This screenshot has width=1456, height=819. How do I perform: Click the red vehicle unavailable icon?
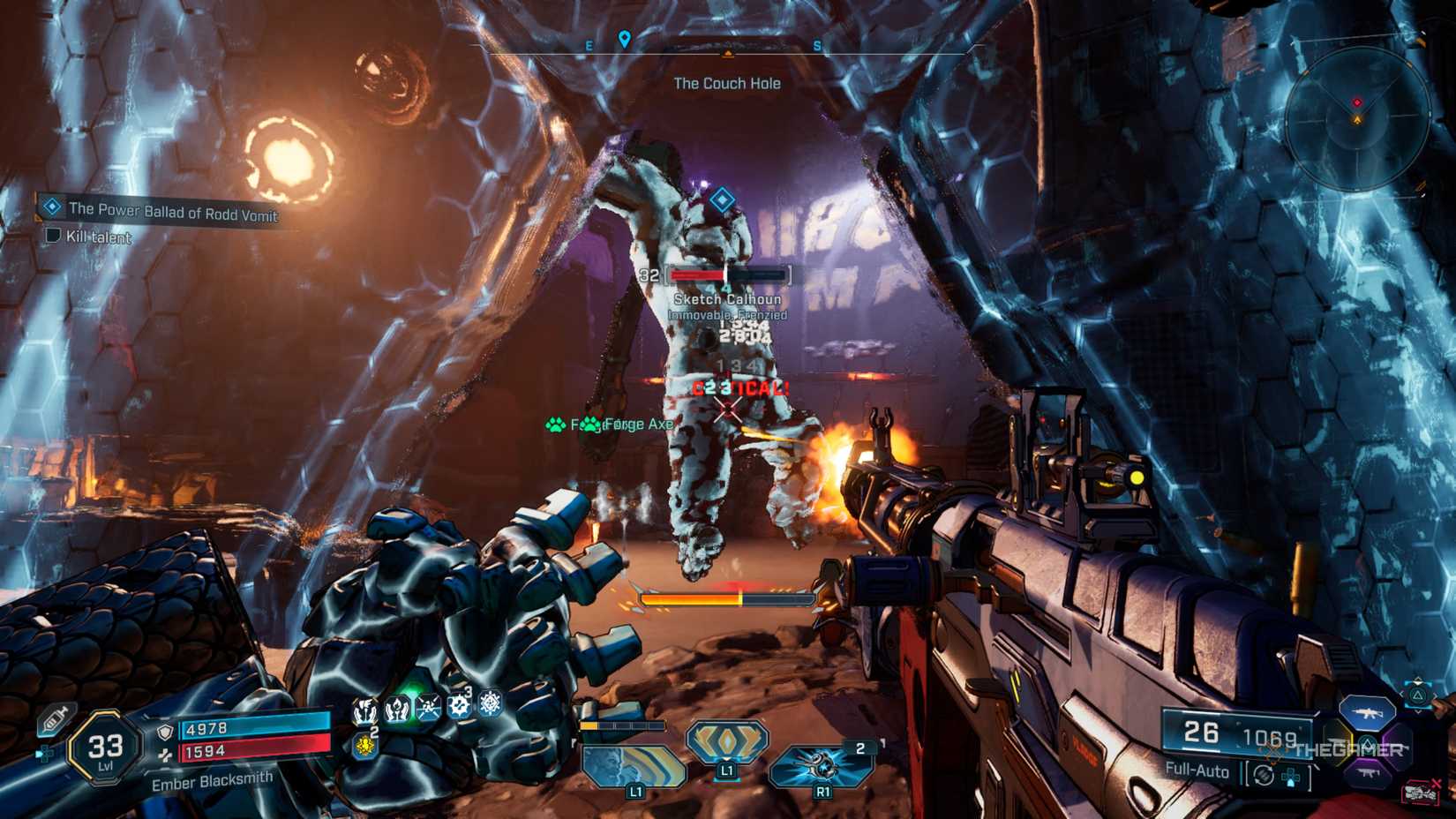1420,792
